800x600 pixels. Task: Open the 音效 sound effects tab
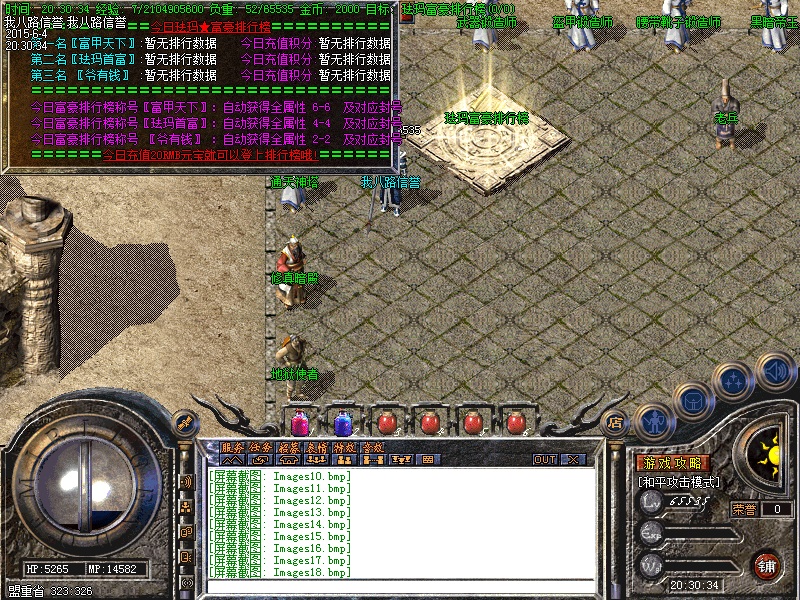tap(373, 447)
